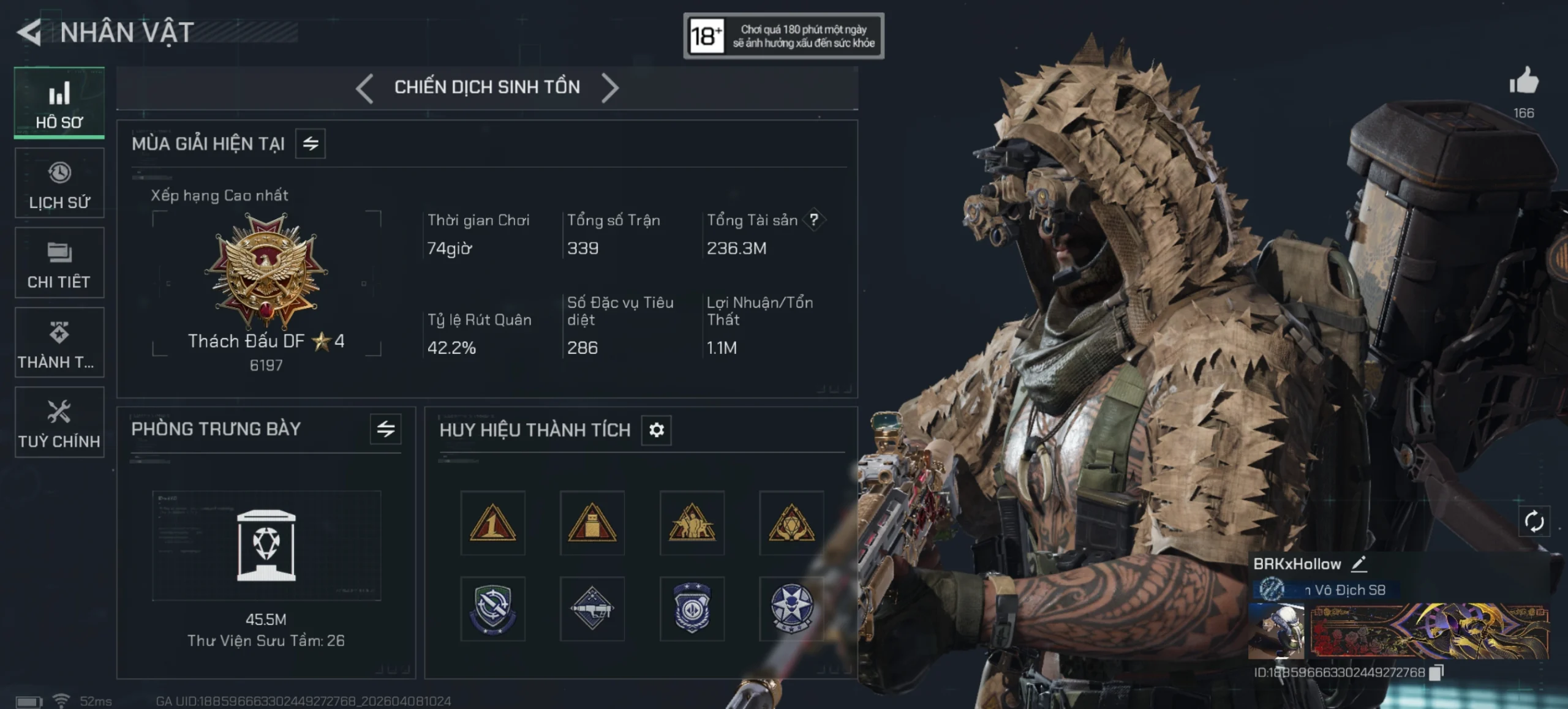Screen dimensions: 1568x709
Task: Toggle the PHÒNG TRƯNG BÀY swap button
Action: tap(385, 429)
